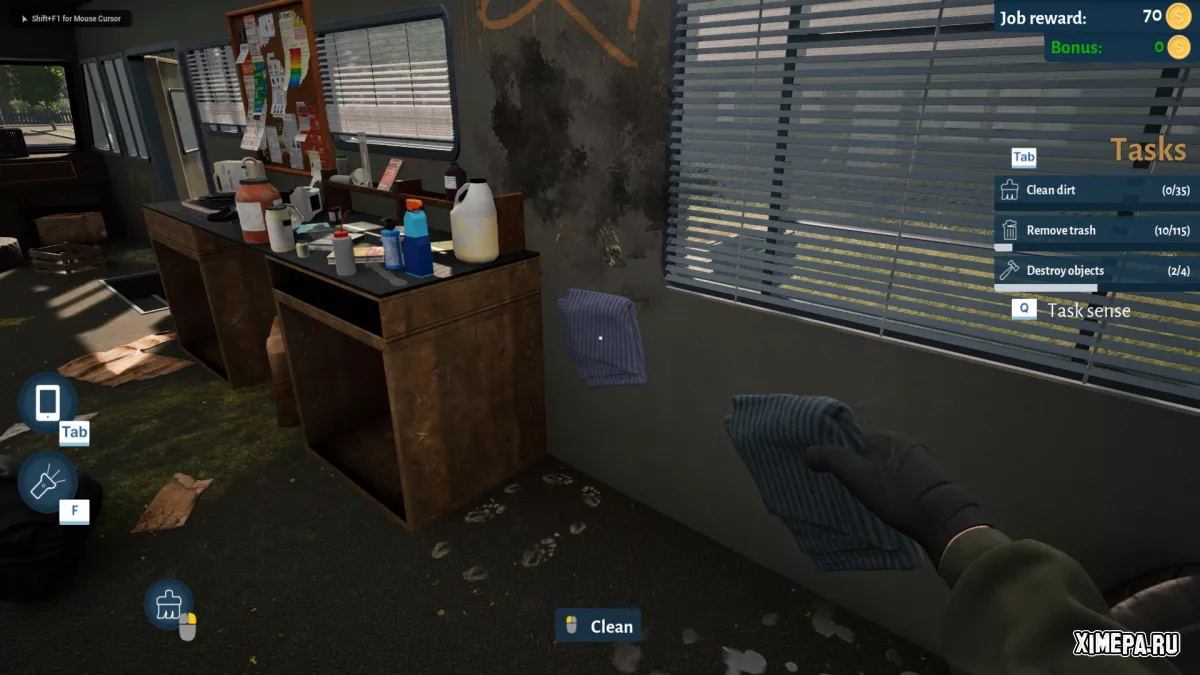Screen dimensions: 1200x675
Task: Activate Task sense
Action: [1088, 311]
